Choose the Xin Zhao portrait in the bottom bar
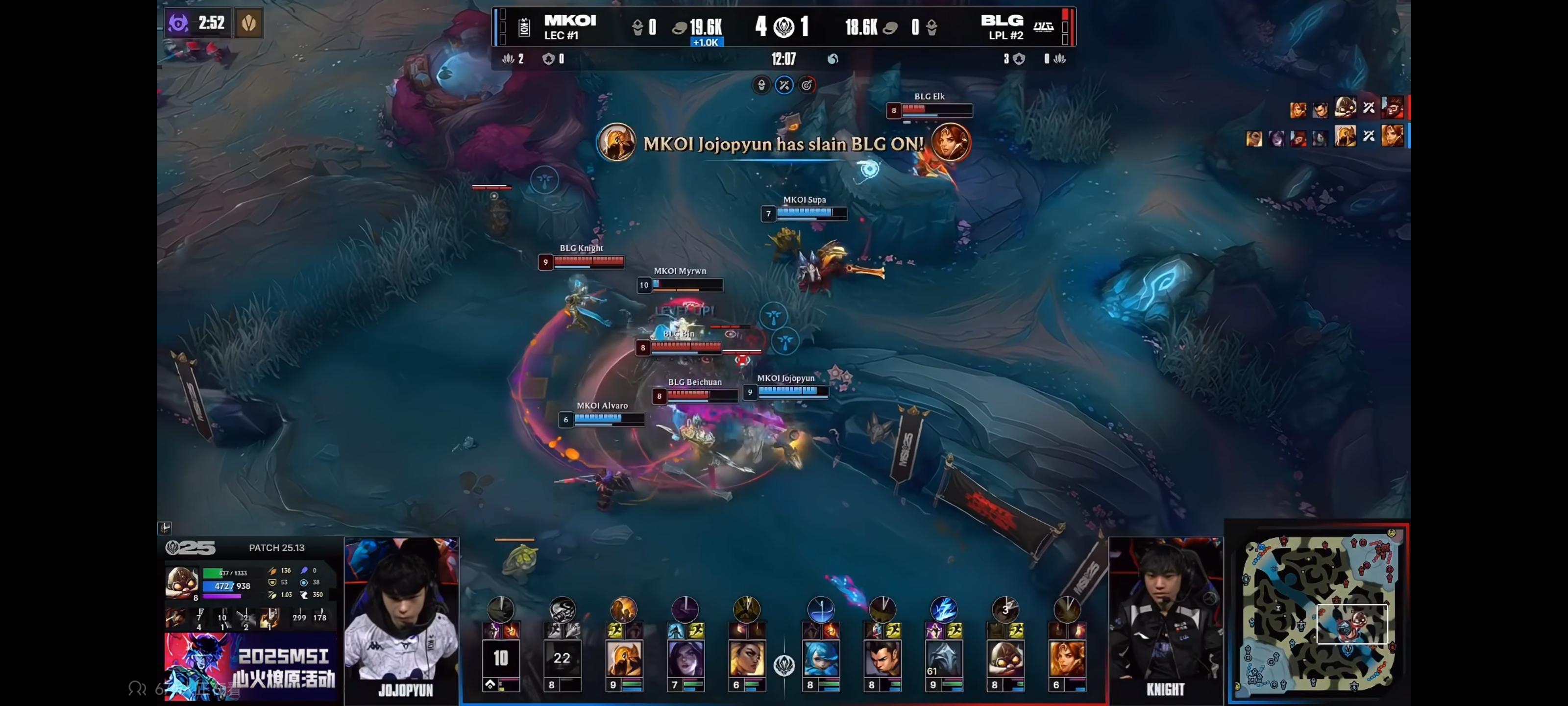 [x=882, y=659]
